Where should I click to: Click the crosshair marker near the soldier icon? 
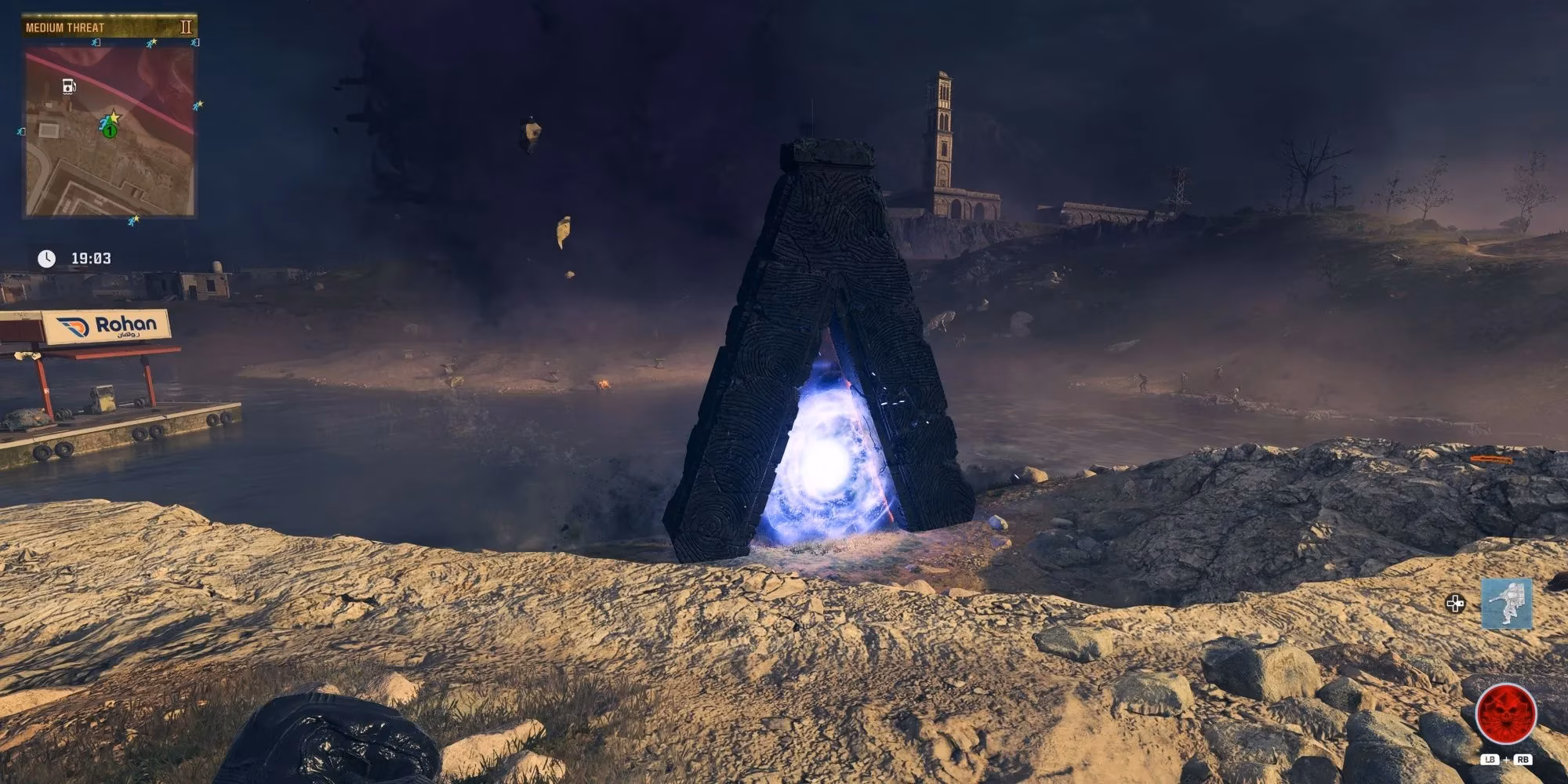(x=1455, y=603)
